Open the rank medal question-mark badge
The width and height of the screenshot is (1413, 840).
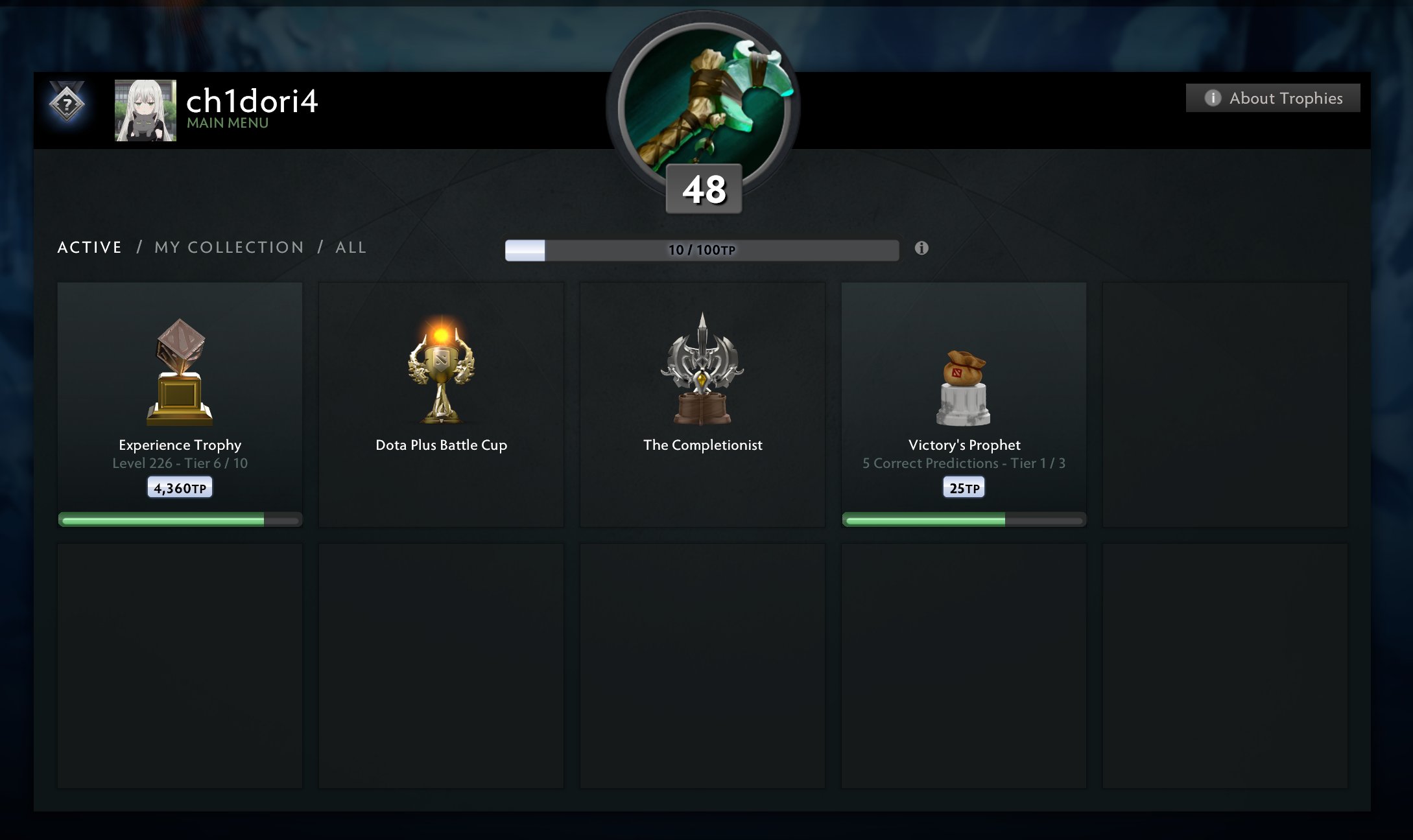[67, 103]
